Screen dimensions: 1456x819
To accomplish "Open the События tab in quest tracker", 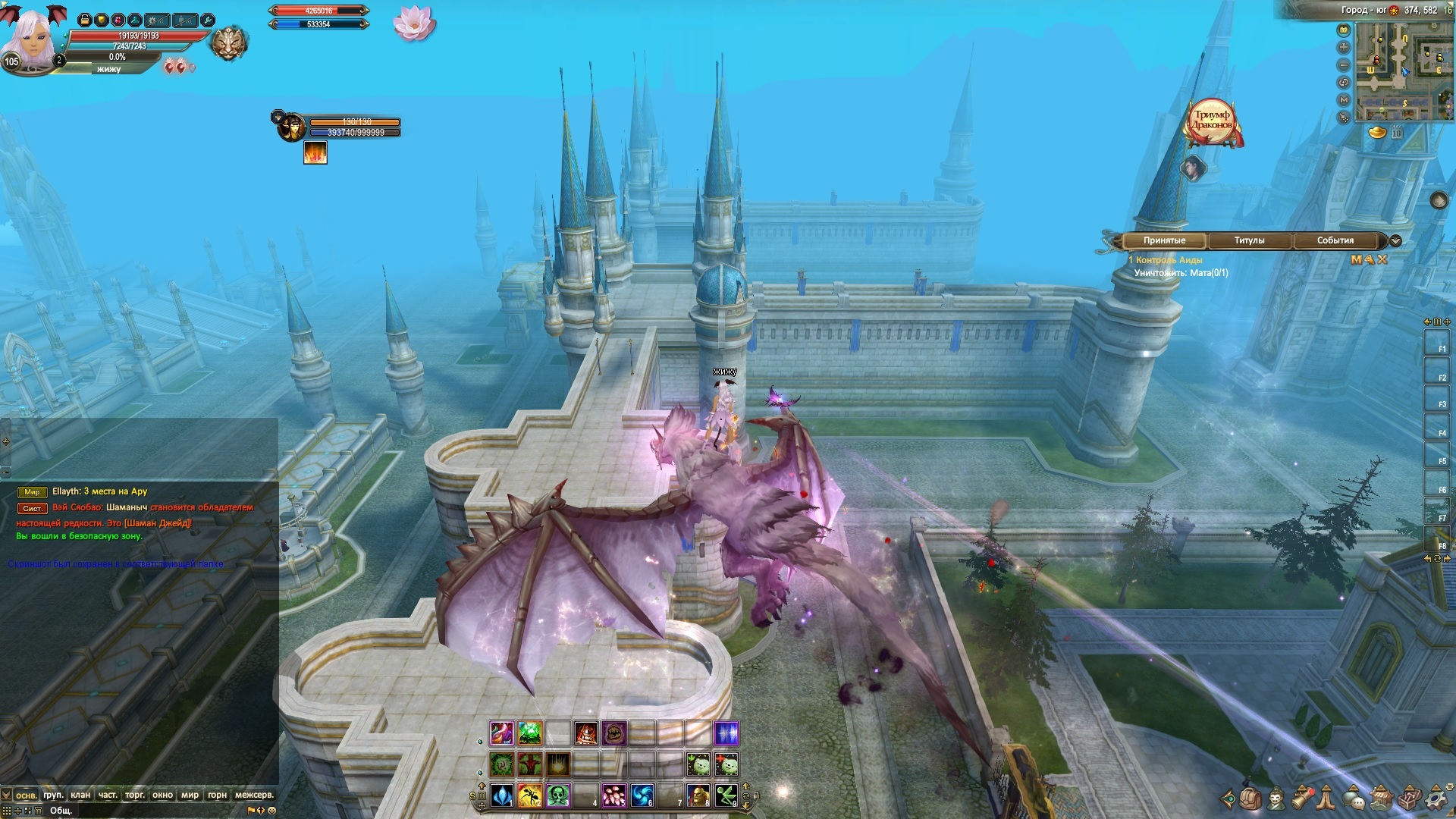I will click(1335, 240).
